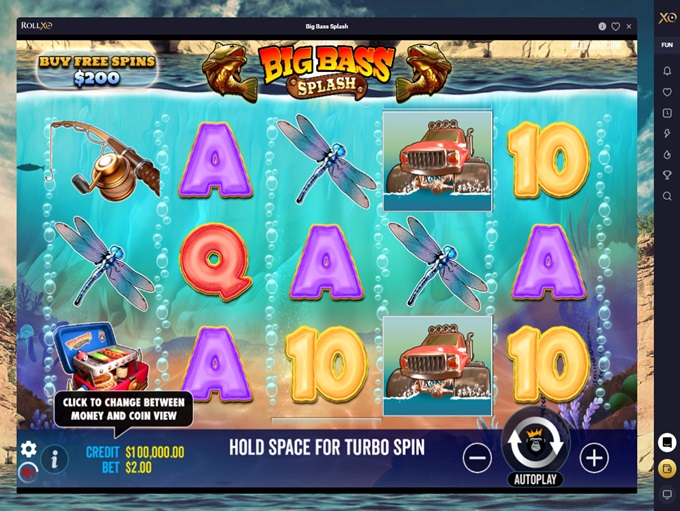The width and height of the screenshot is (680, 511).
Task: Open the trophy section in the sidebar
Action: point(667,175)
